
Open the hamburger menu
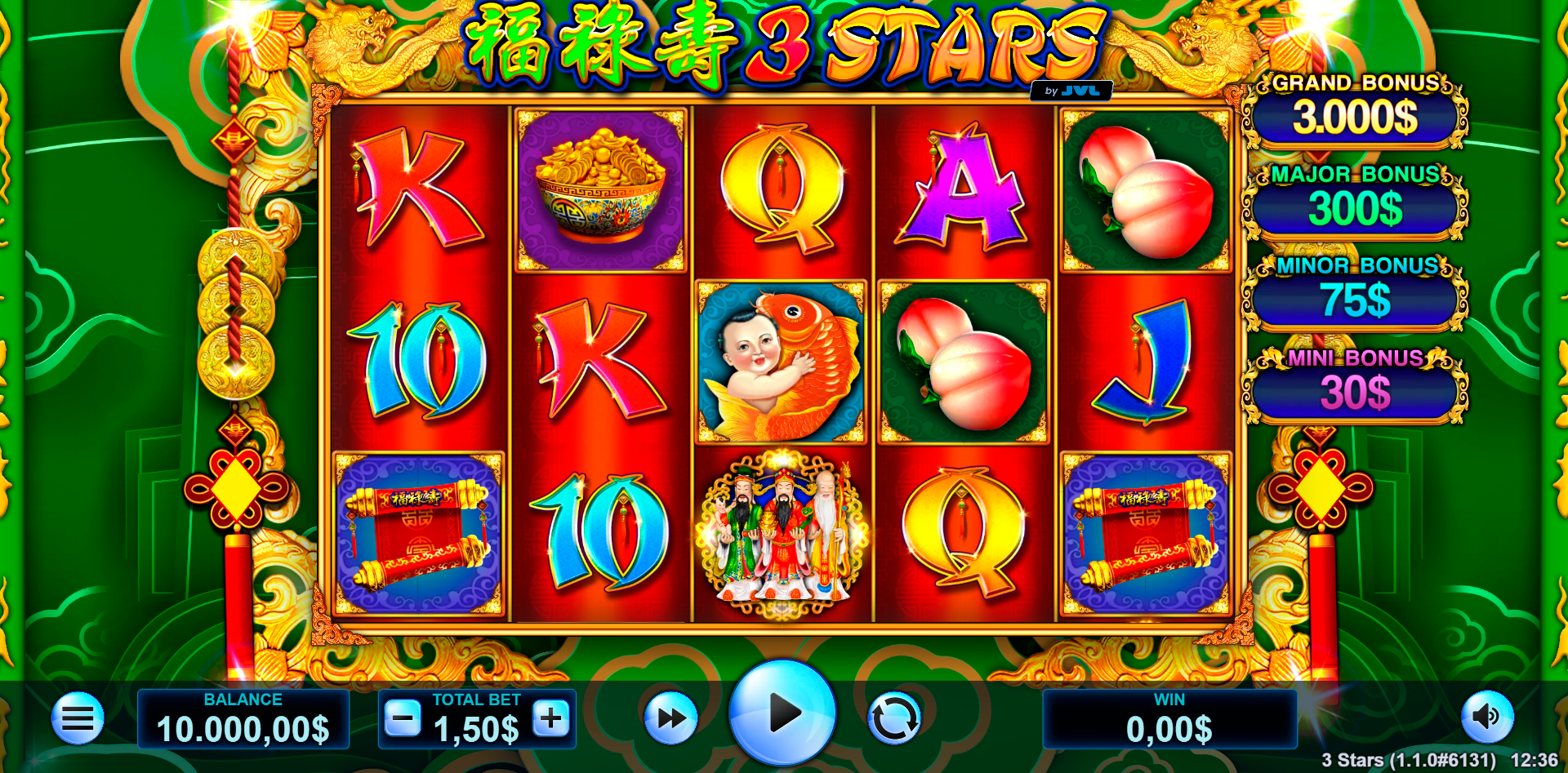tap(78, 718)
